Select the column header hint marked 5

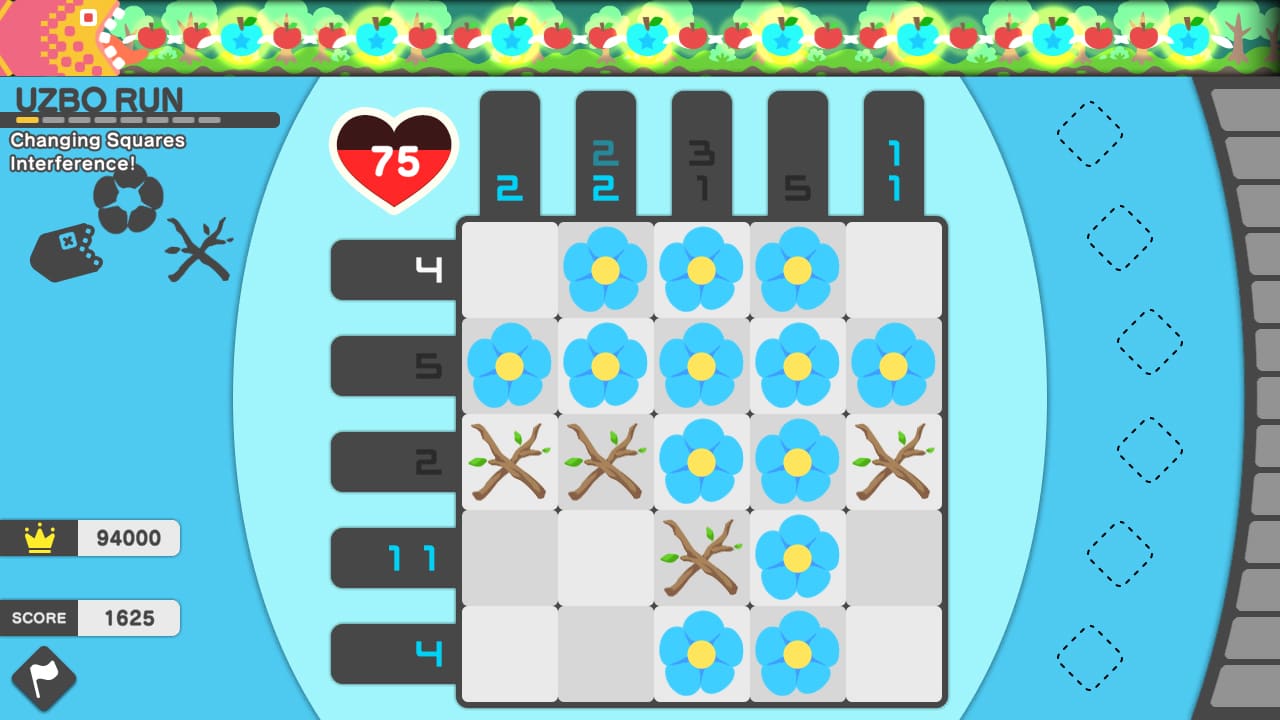pyautogui.click(x=798, y=185)
